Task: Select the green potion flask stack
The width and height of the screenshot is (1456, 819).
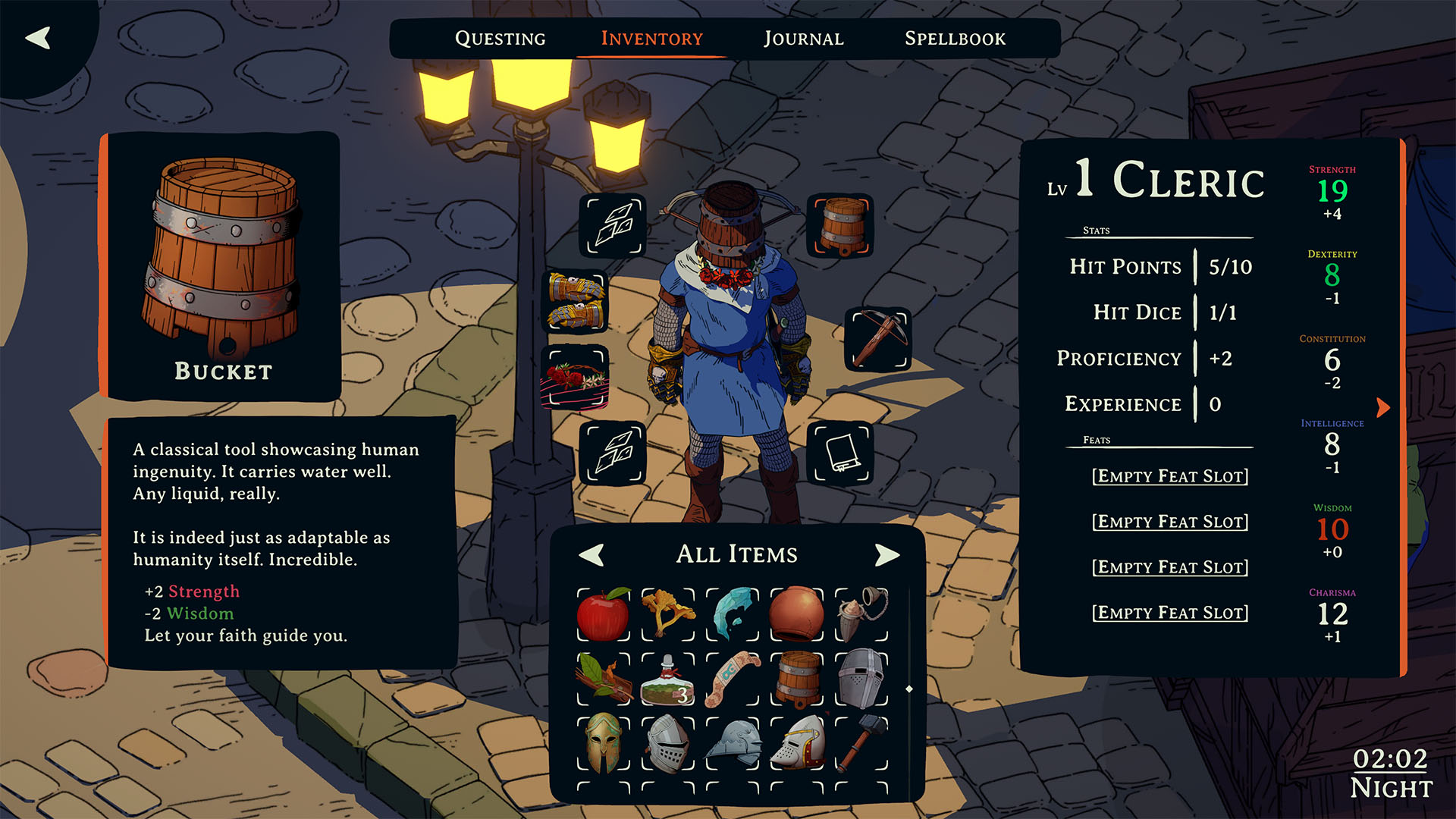Action: pos(667,680)
